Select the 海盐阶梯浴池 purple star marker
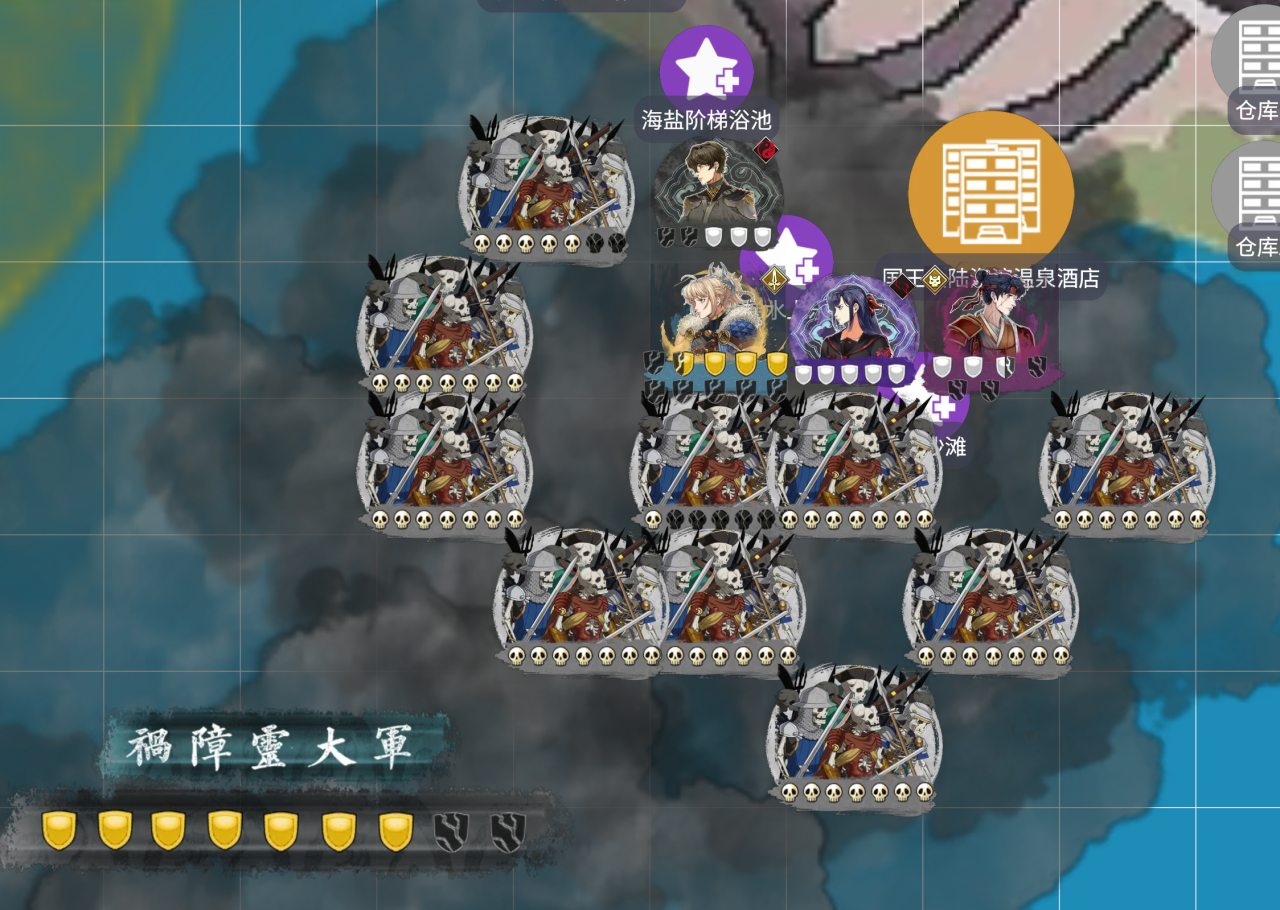The image size is (1280, 910). 706,68
